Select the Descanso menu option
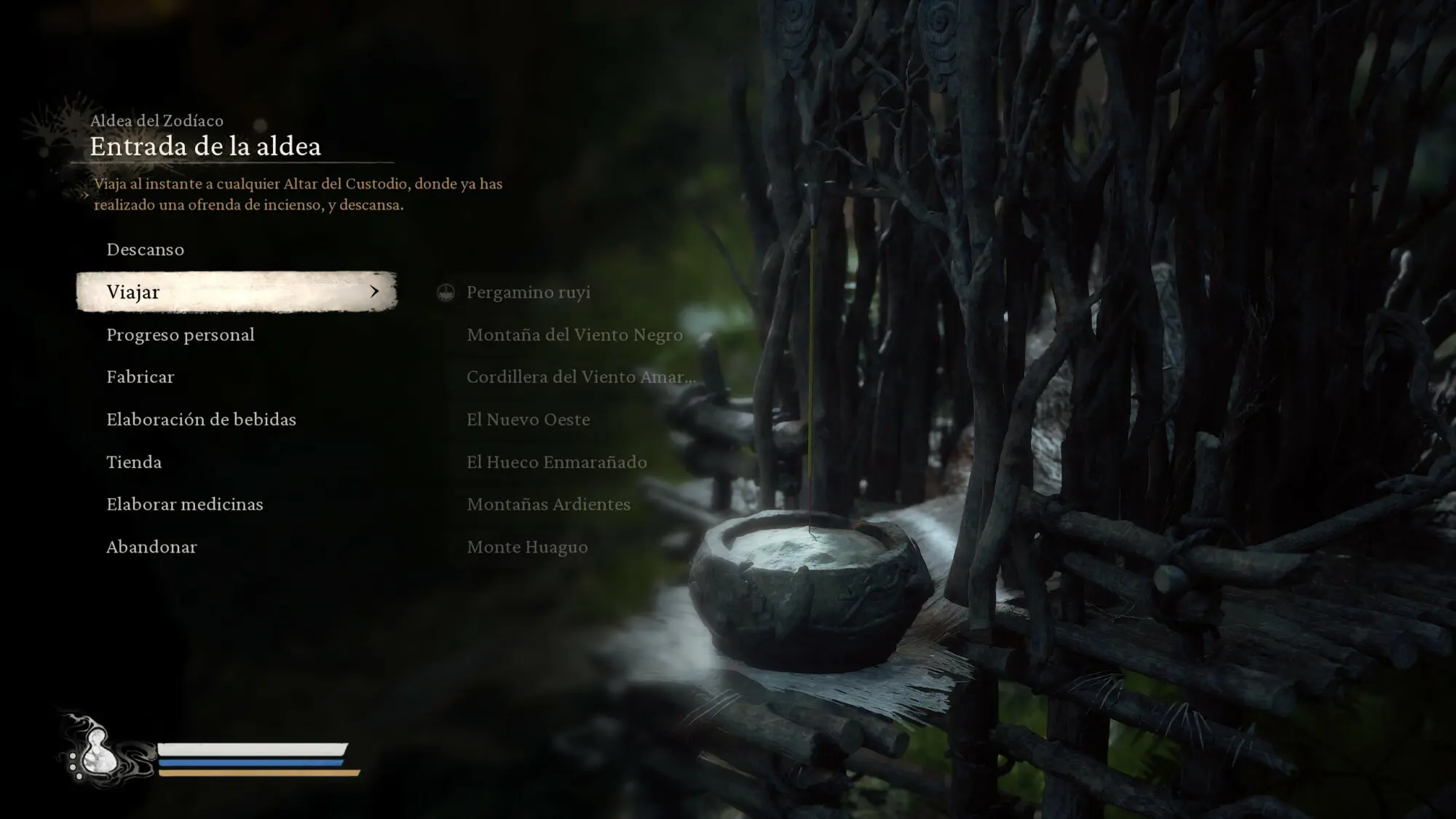This screenshot has width=1456, height=819. pos(146,250)
